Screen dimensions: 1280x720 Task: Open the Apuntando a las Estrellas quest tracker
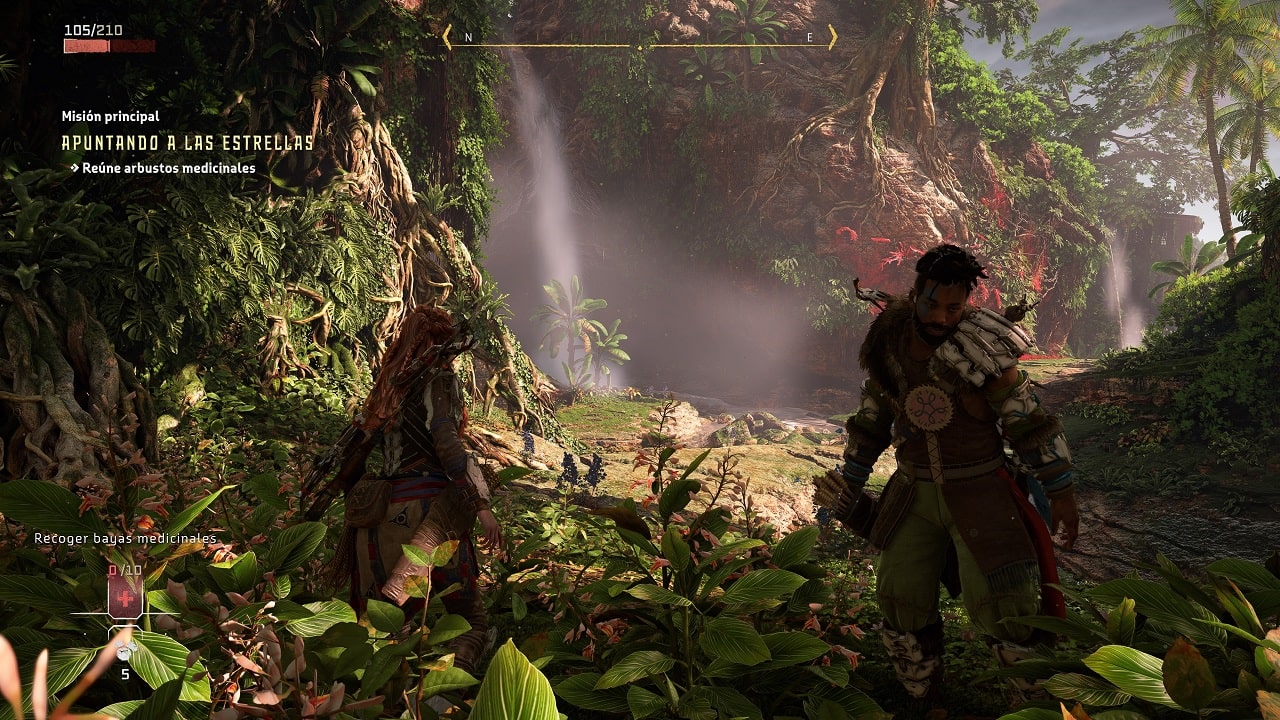tap(187, 143)
